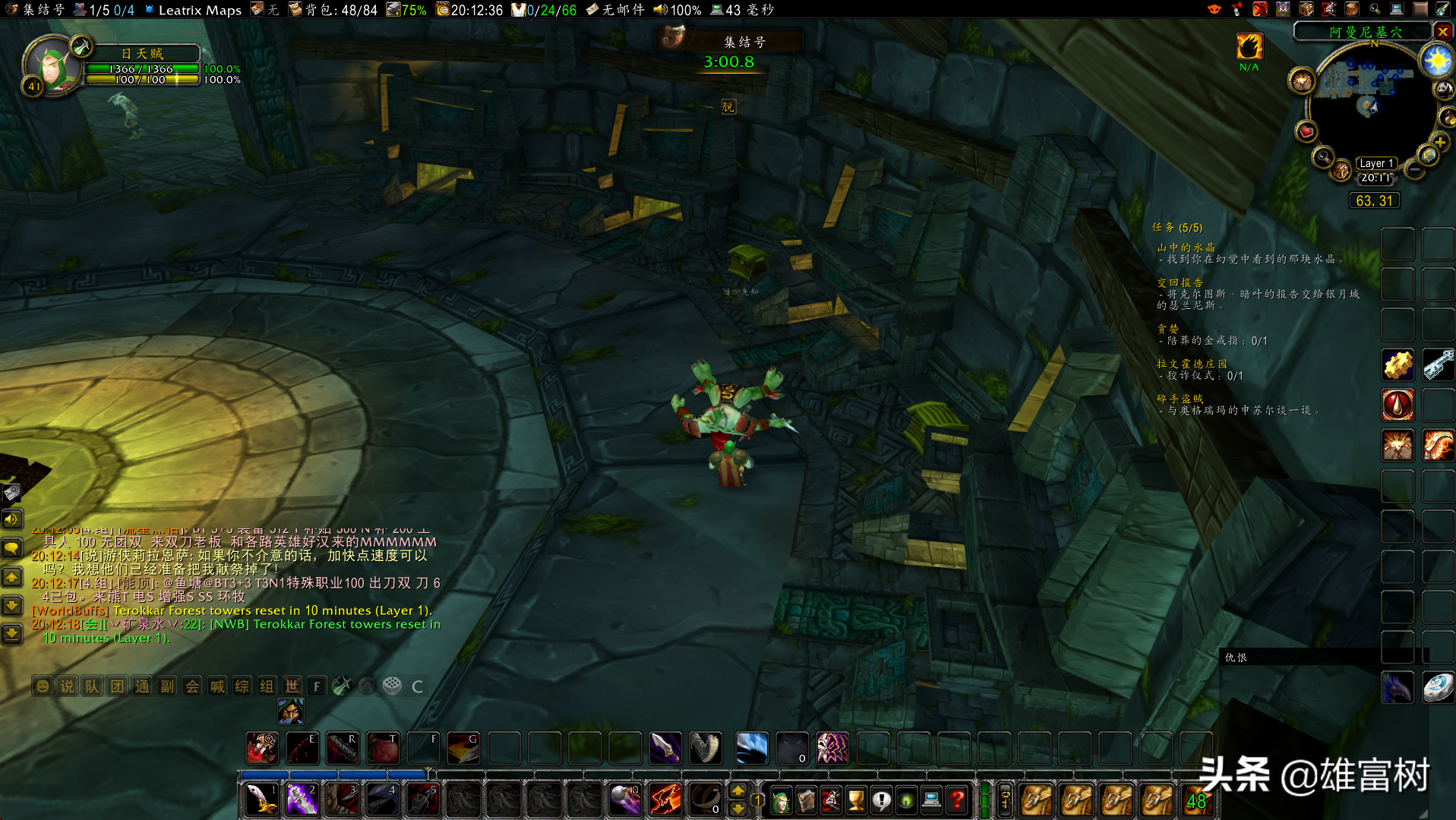The height and width of the screenshot is (820, 1456).
Task: Switch chat to the 队 (Party) channel
Action: [x=92, y=686]
